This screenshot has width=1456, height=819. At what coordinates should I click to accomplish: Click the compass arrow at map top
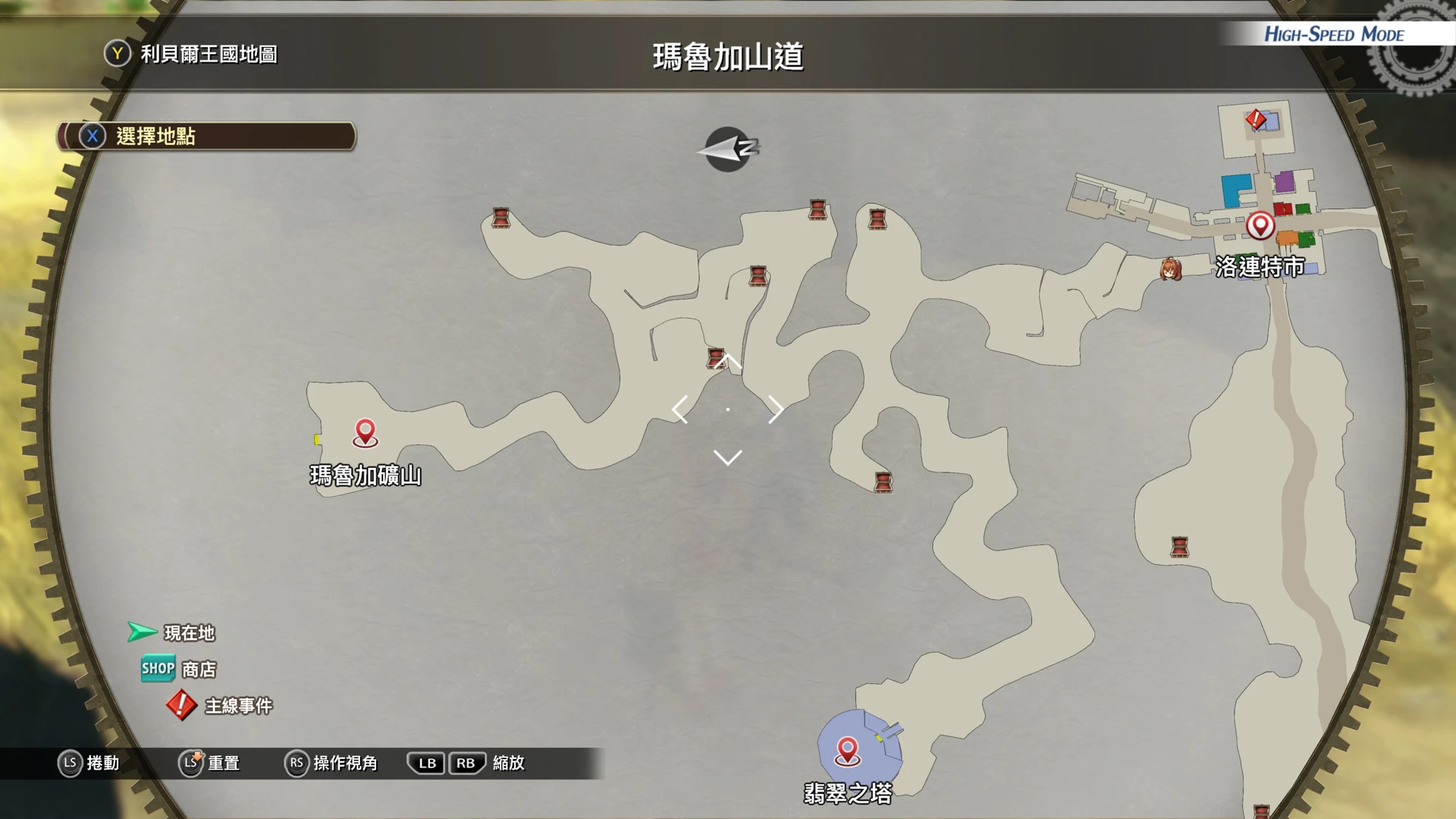point(727,149)
